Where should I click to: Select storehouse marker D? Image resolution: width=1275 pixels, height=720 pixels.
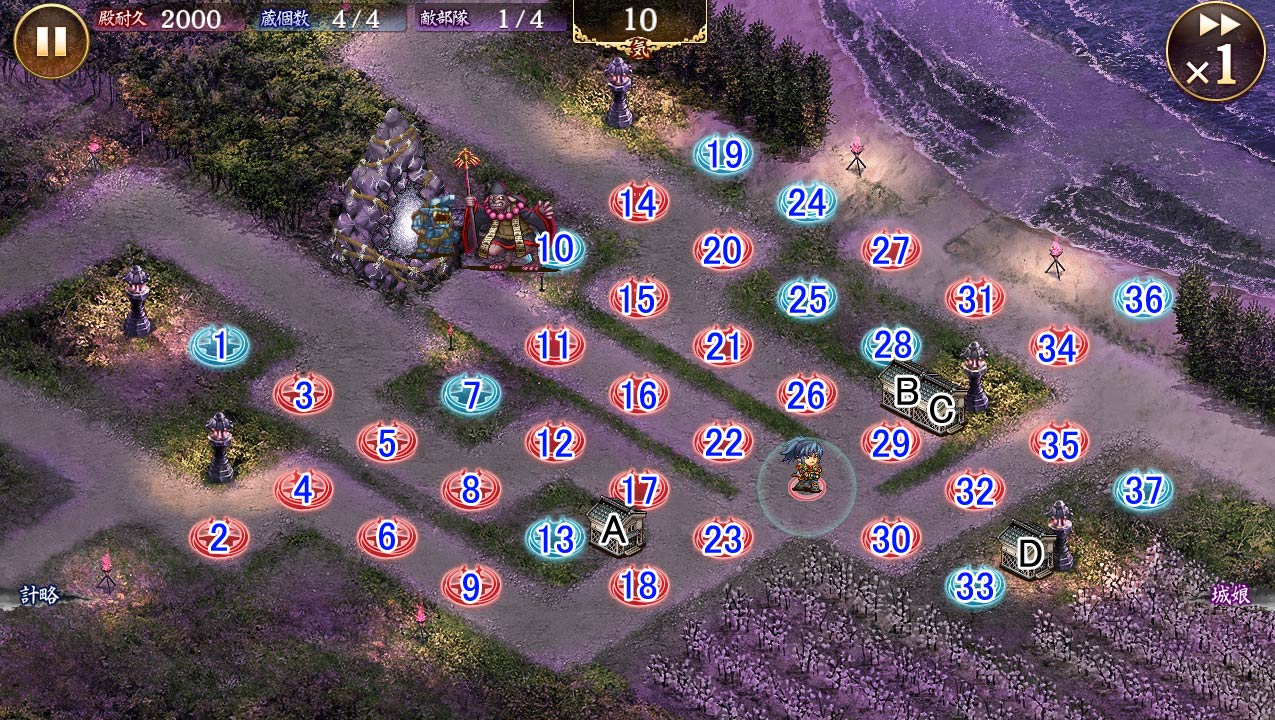click(1029, 551)
